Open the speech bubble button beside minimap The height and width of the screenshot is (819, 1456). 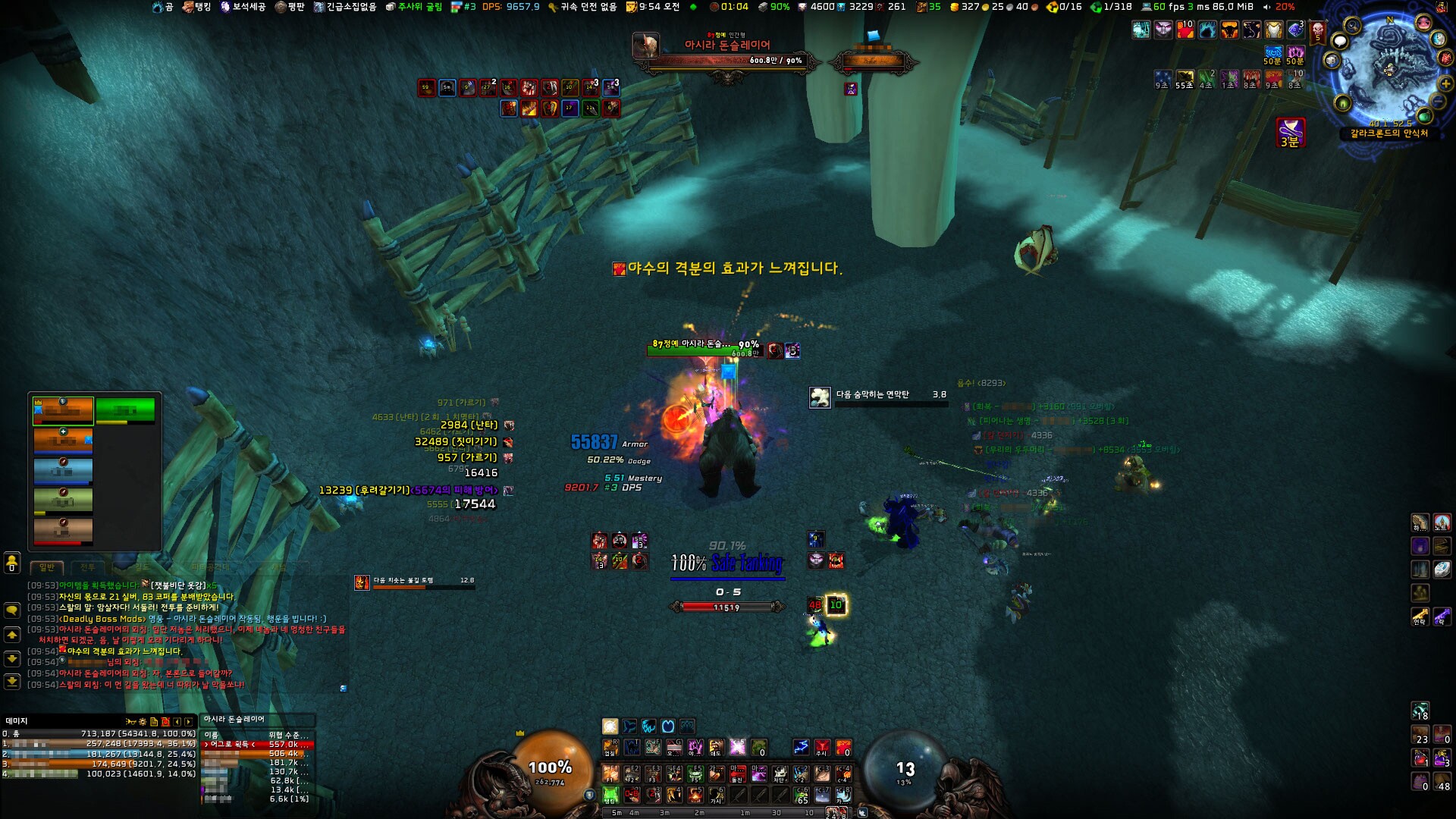[1340, 42]
